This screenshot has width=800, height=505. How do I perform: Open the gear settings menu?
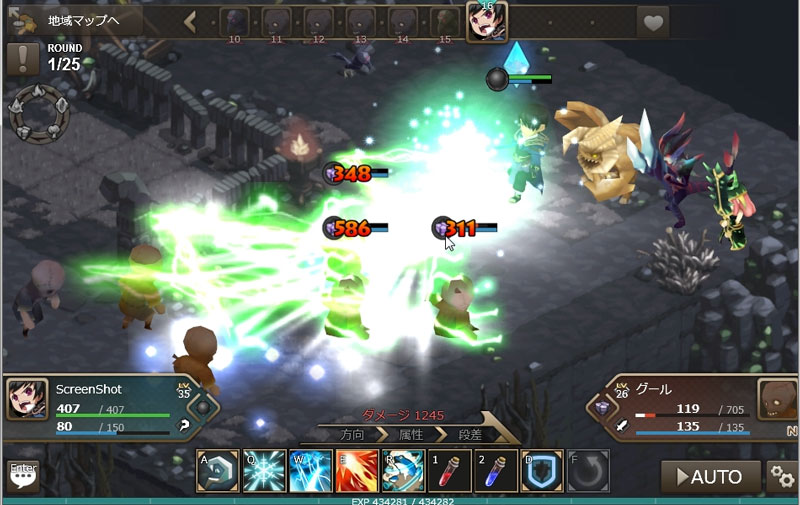(782, 476)
